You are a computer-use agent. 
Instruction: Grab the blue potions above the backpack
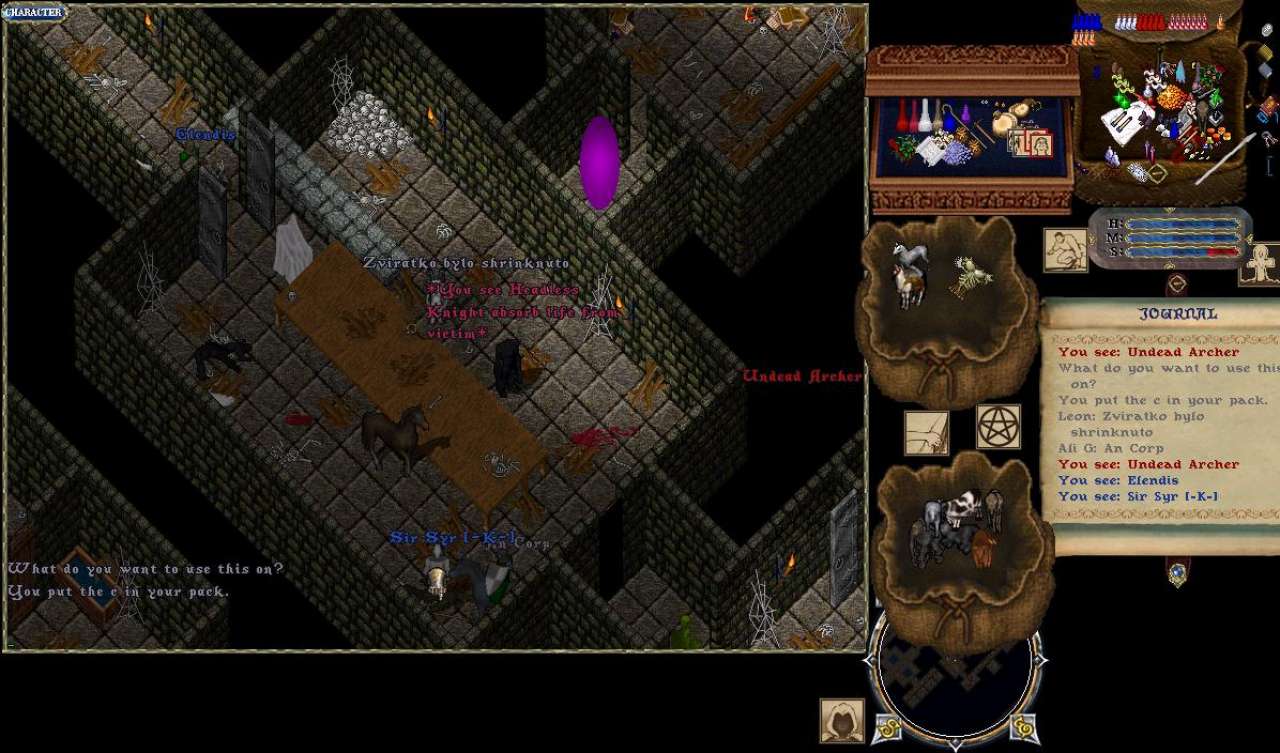tap(1086, 22)
